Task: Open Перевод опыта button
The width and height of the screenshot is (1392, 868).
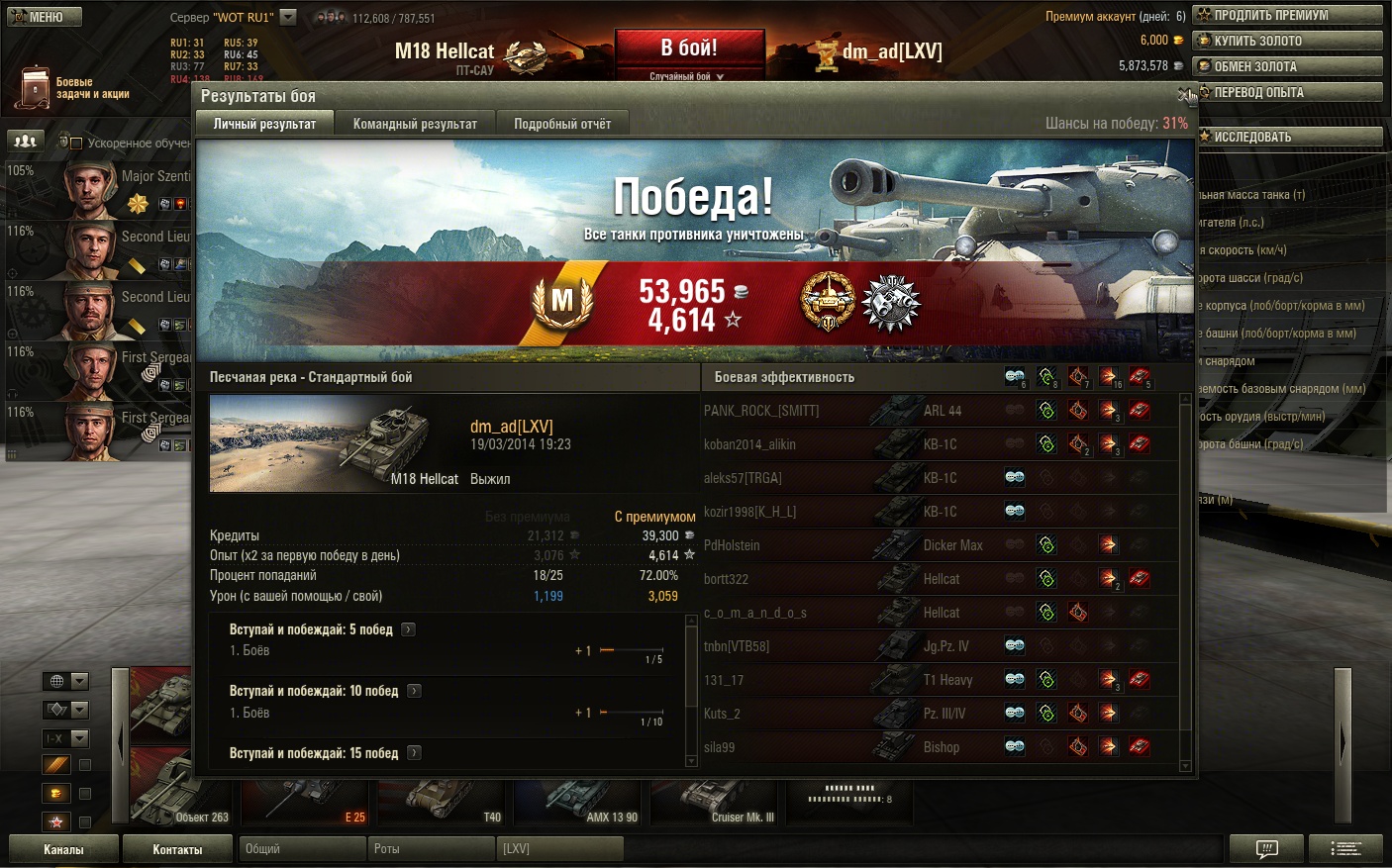Action: click(x=1287, y=92)
